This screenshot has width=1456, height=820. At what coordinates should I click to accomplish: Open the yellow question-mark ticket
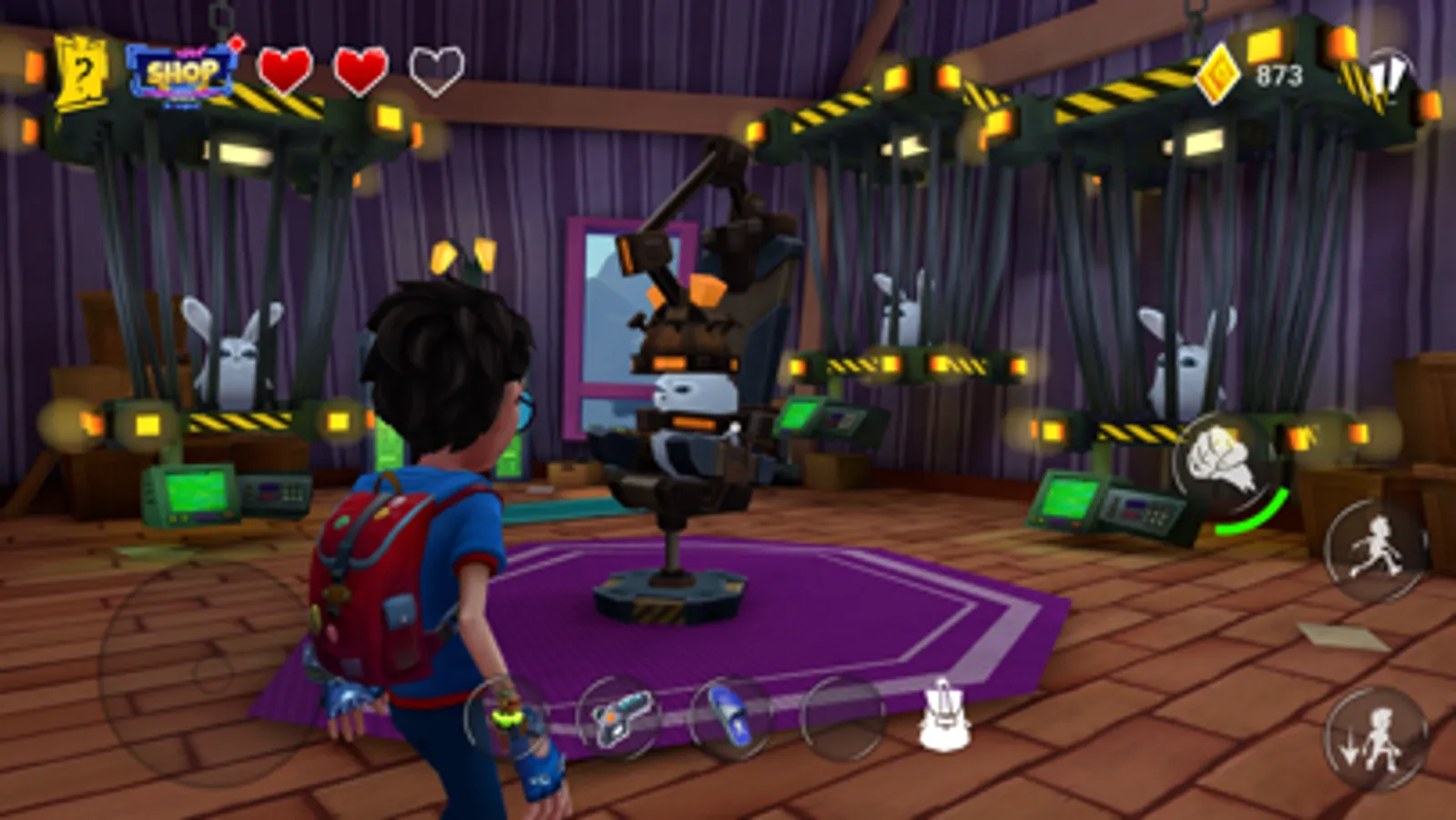click(x=80, y=67)
